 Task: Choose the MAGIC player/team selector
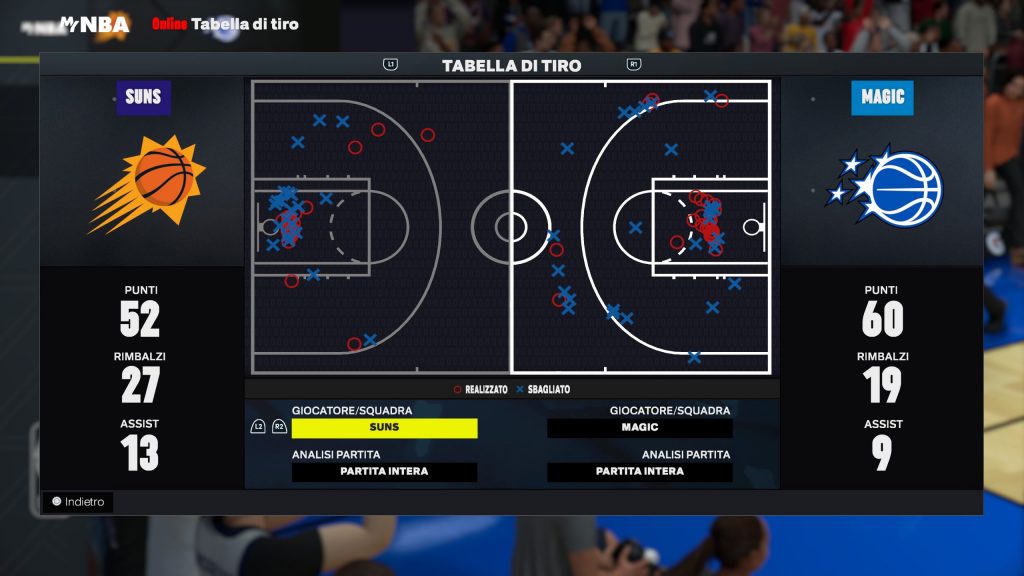tap(640, 428)
